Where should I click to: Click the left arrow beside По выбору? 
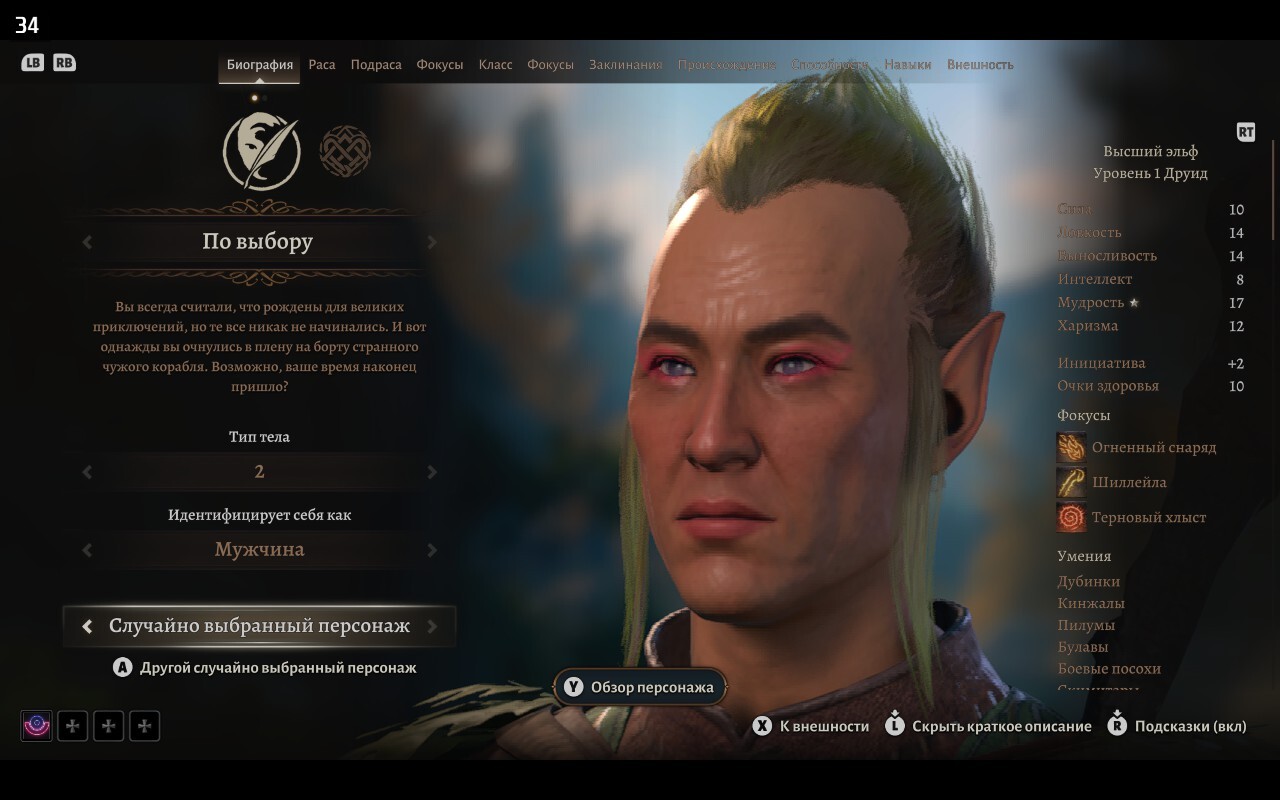point(87,242)
